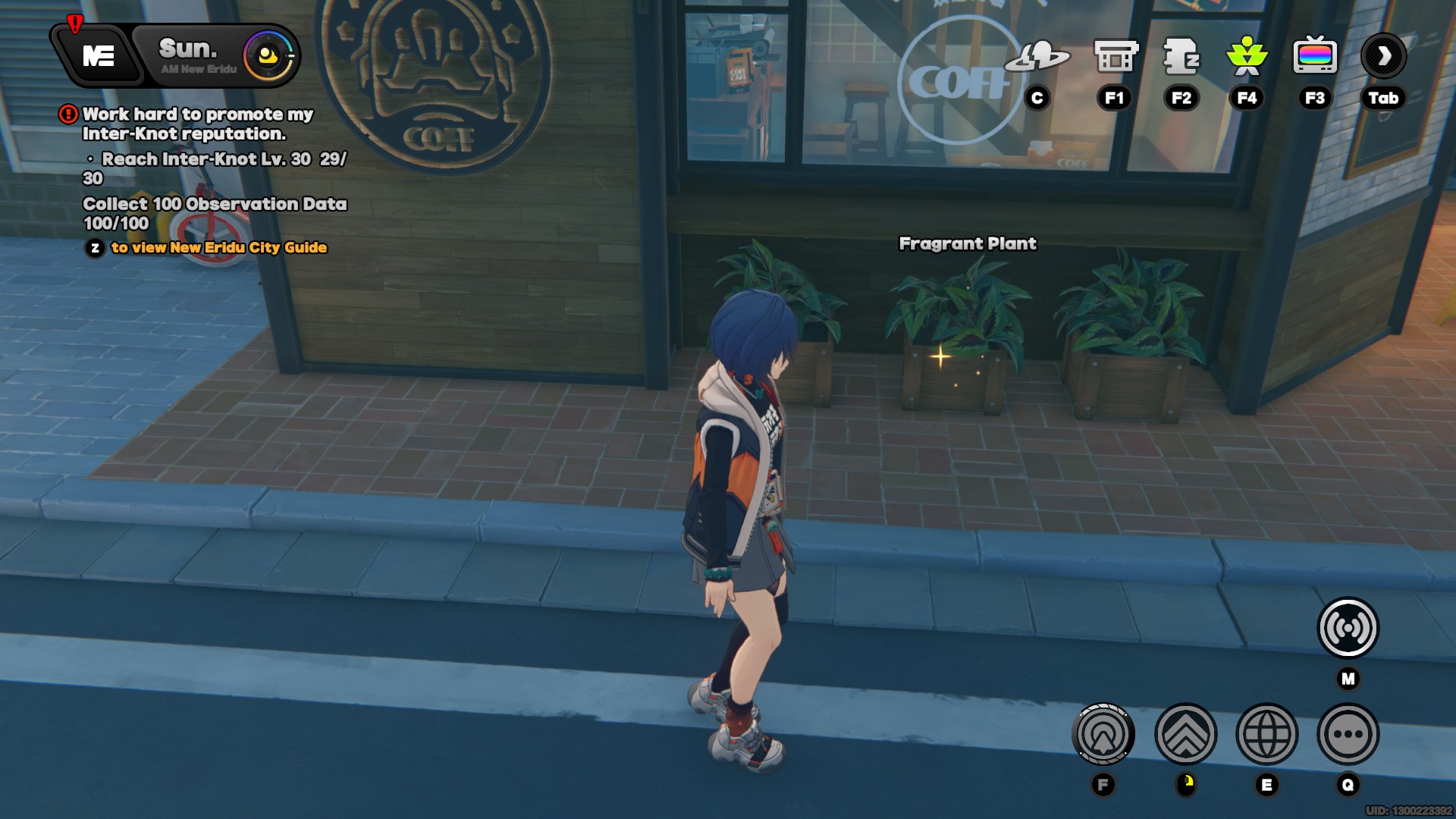Tap the double upward chevron button
Screen dimensions: 1456x819
coord(1185,734)
